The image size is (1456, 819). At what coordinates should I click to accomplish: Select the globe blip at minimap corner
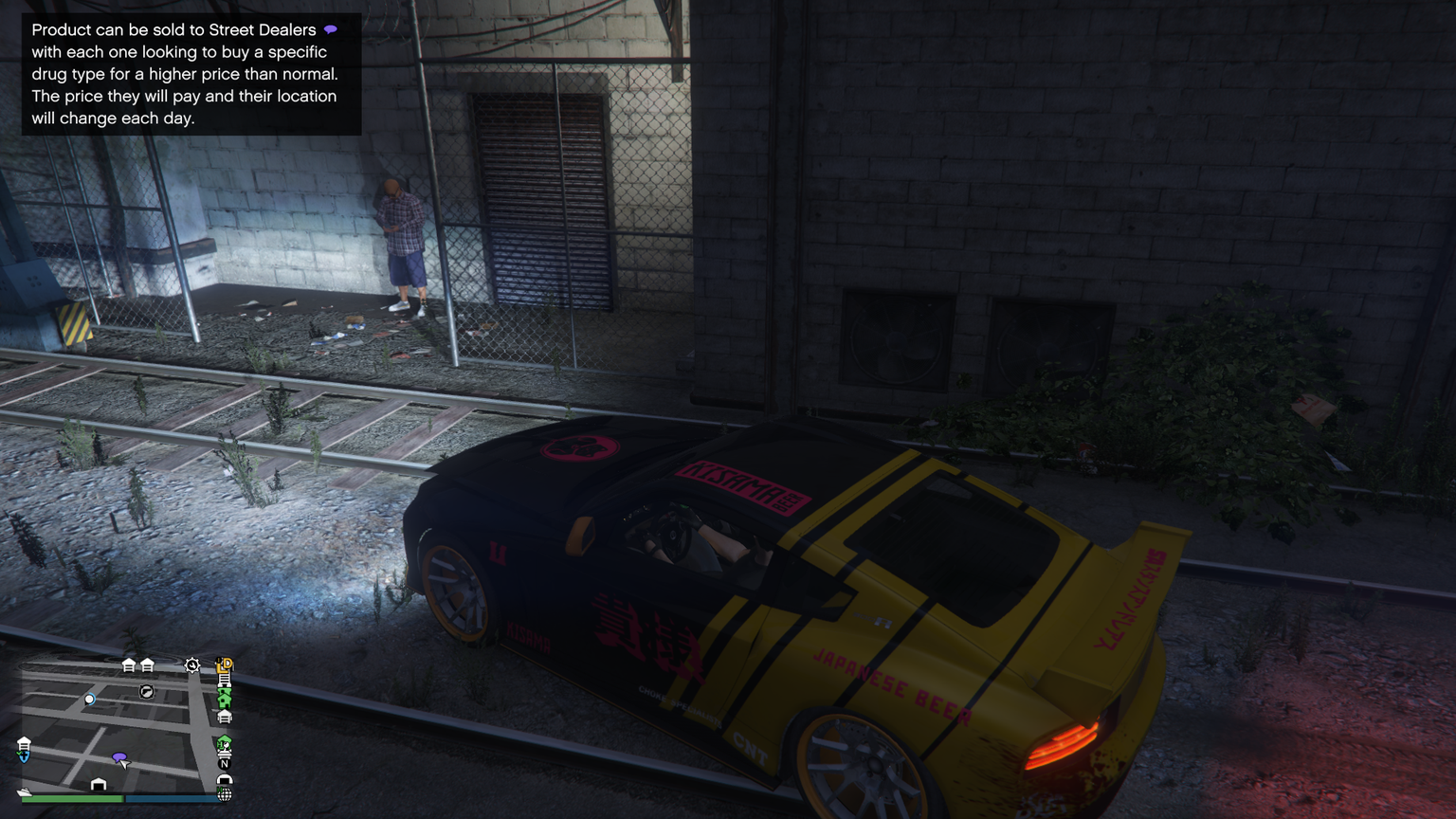(x=225, y=794)
